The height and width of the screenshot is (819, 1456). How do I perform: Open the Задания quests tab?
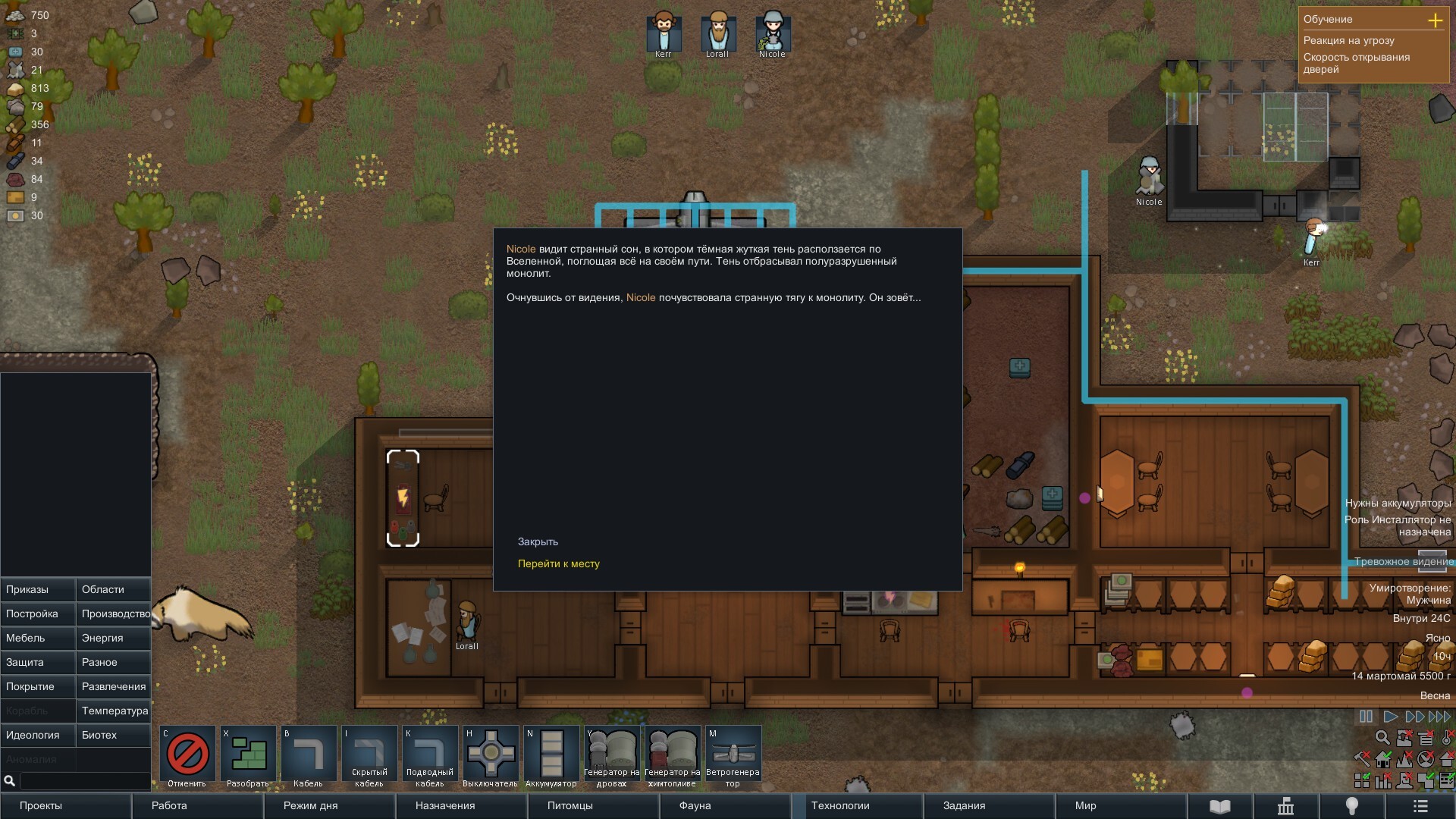[989, 805]
